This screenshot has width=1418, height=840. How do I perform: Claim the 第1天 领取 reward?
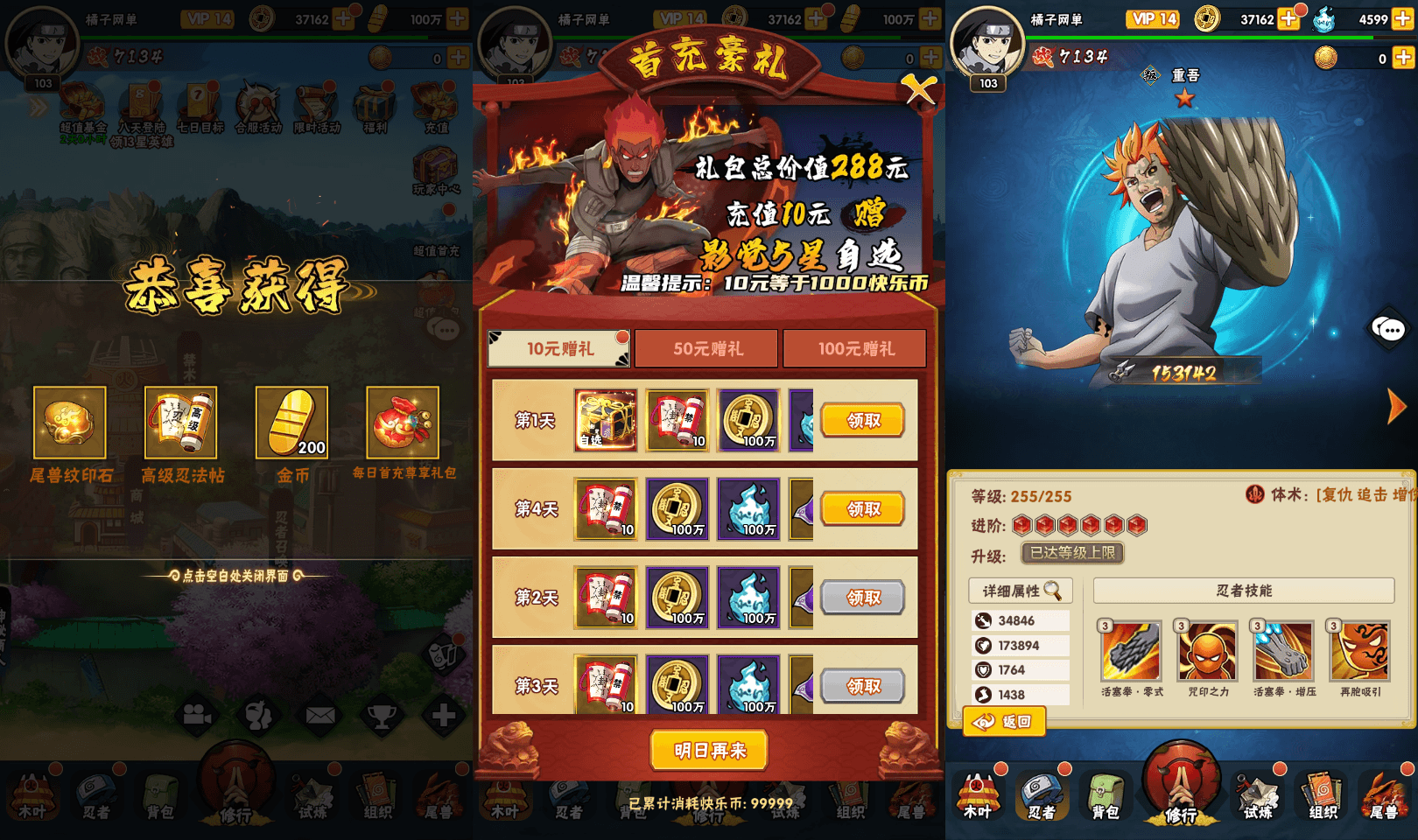pyautogui.click(x=862, y=420)
